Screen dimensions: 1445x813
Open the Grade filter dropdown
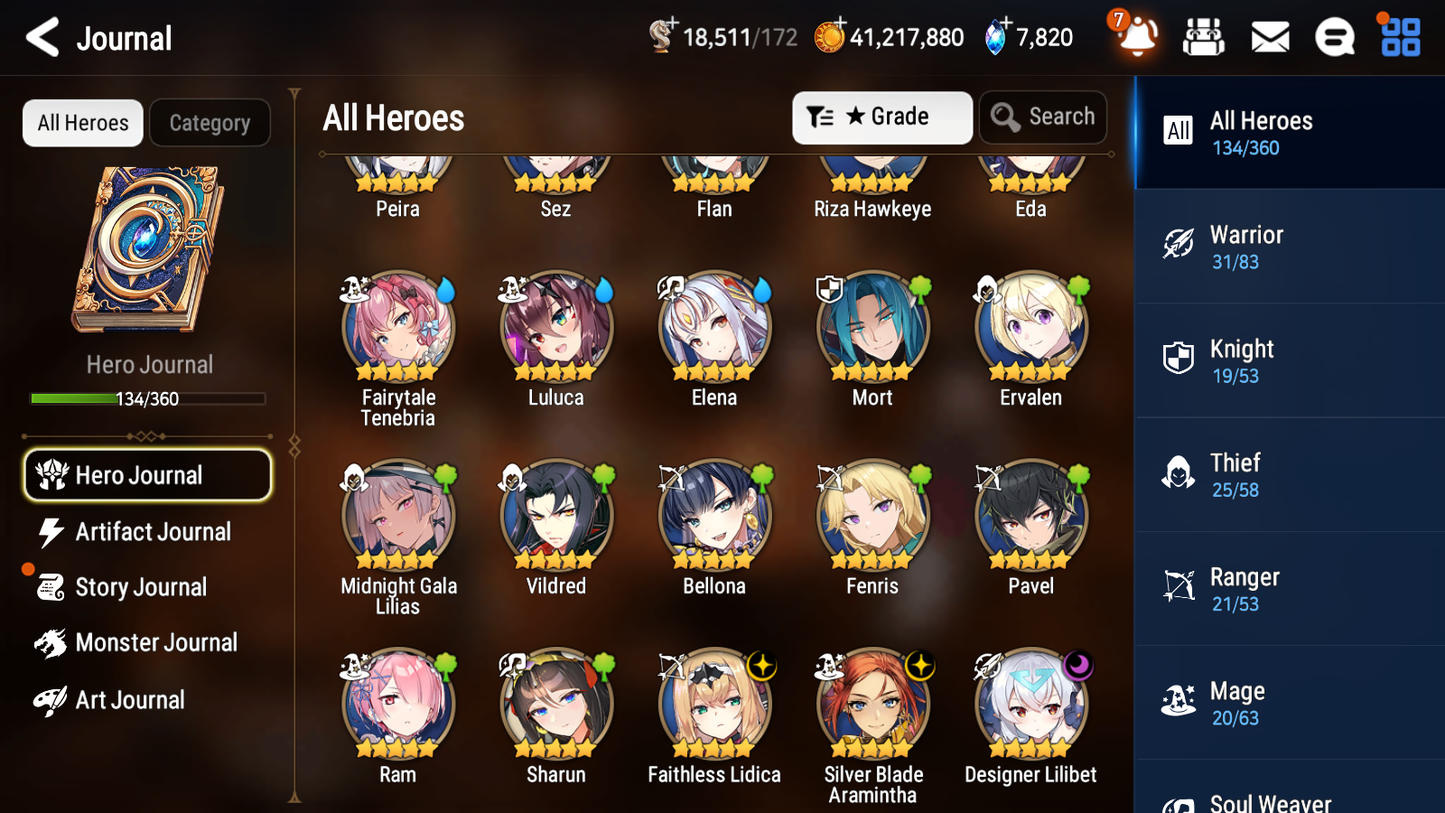click(882, 117)
